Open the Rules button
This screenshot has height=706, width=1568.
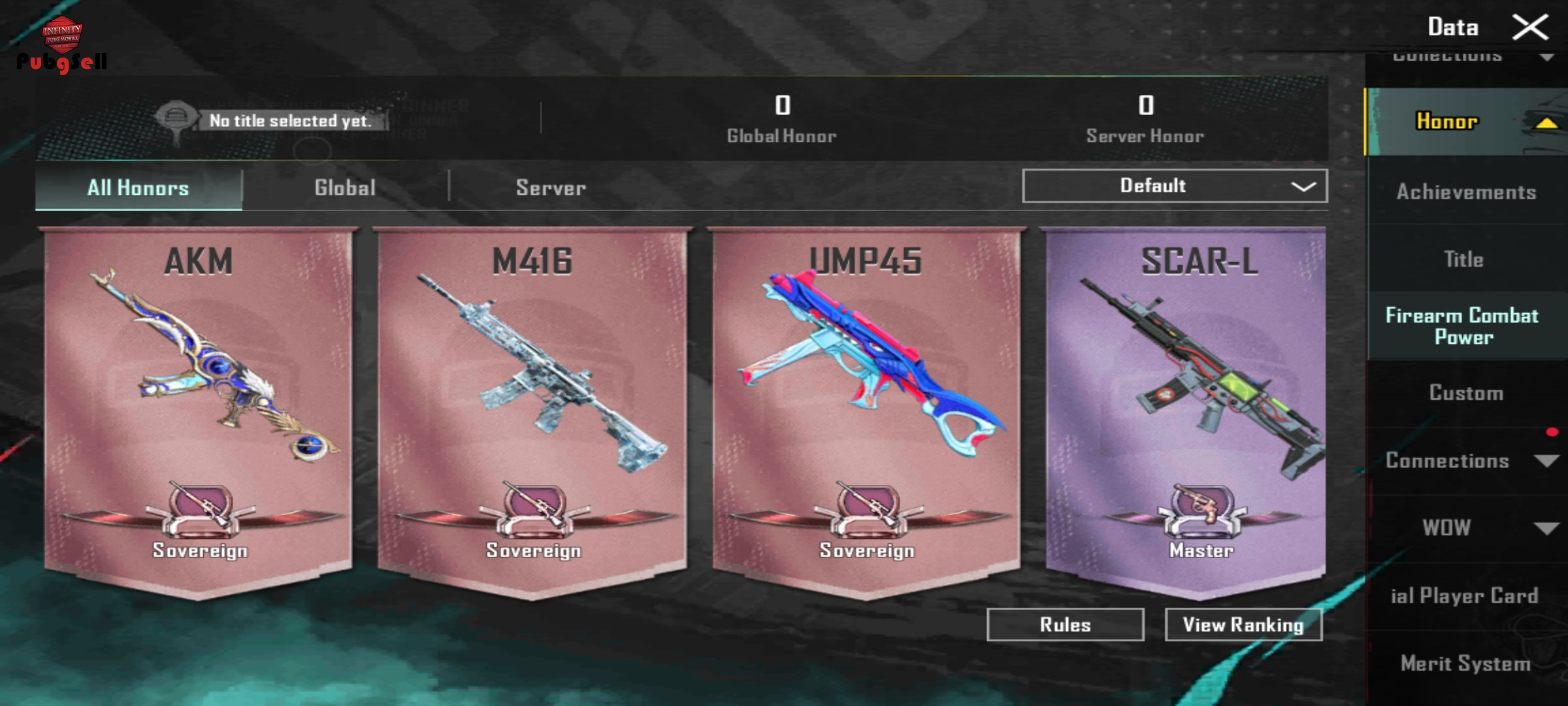(x=1065, y=625)
